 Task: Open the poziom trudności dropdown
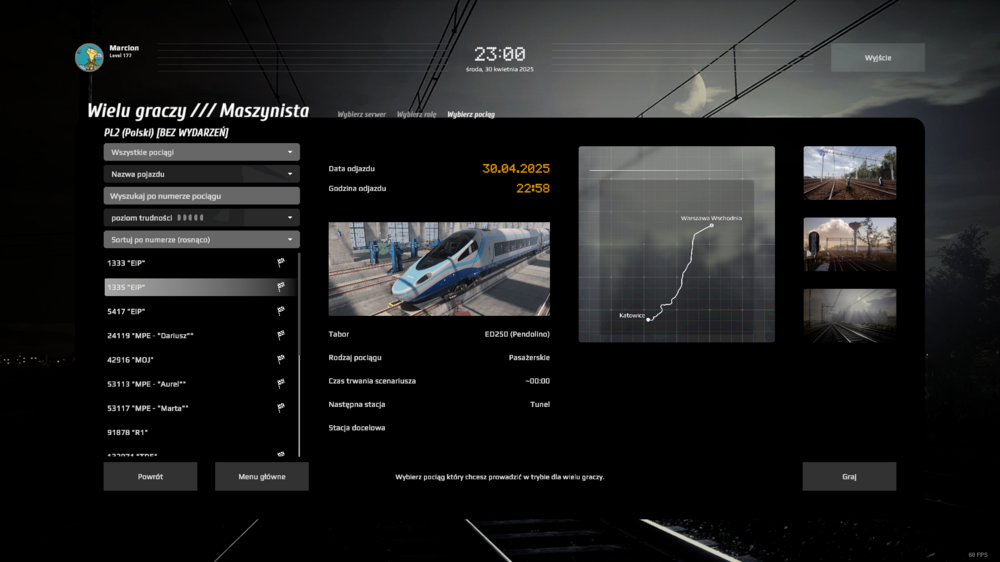pyautogui.click(x=201, y=218)
